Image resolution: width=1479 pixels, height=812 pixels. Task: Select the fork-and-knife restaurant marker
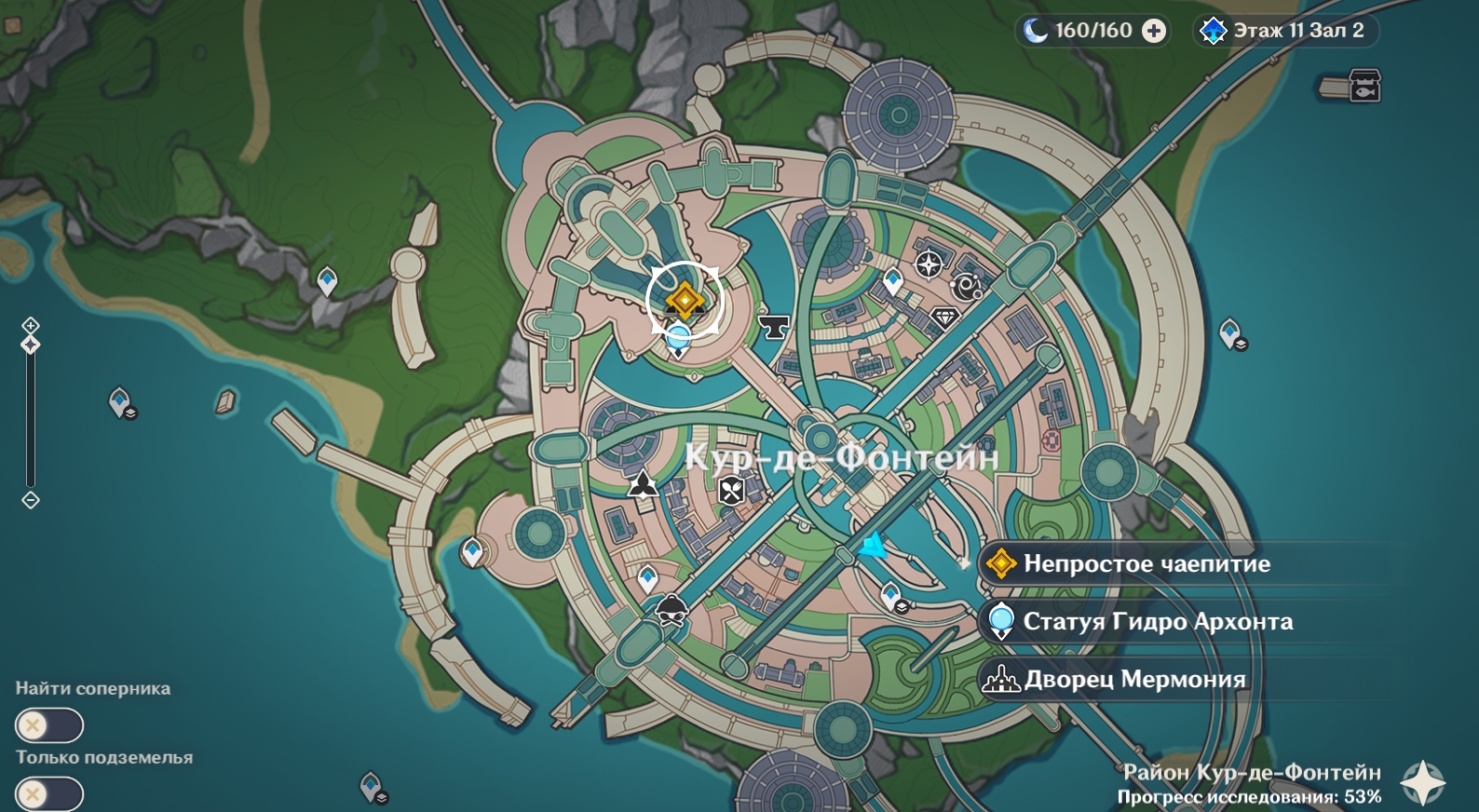coord(732,490)
